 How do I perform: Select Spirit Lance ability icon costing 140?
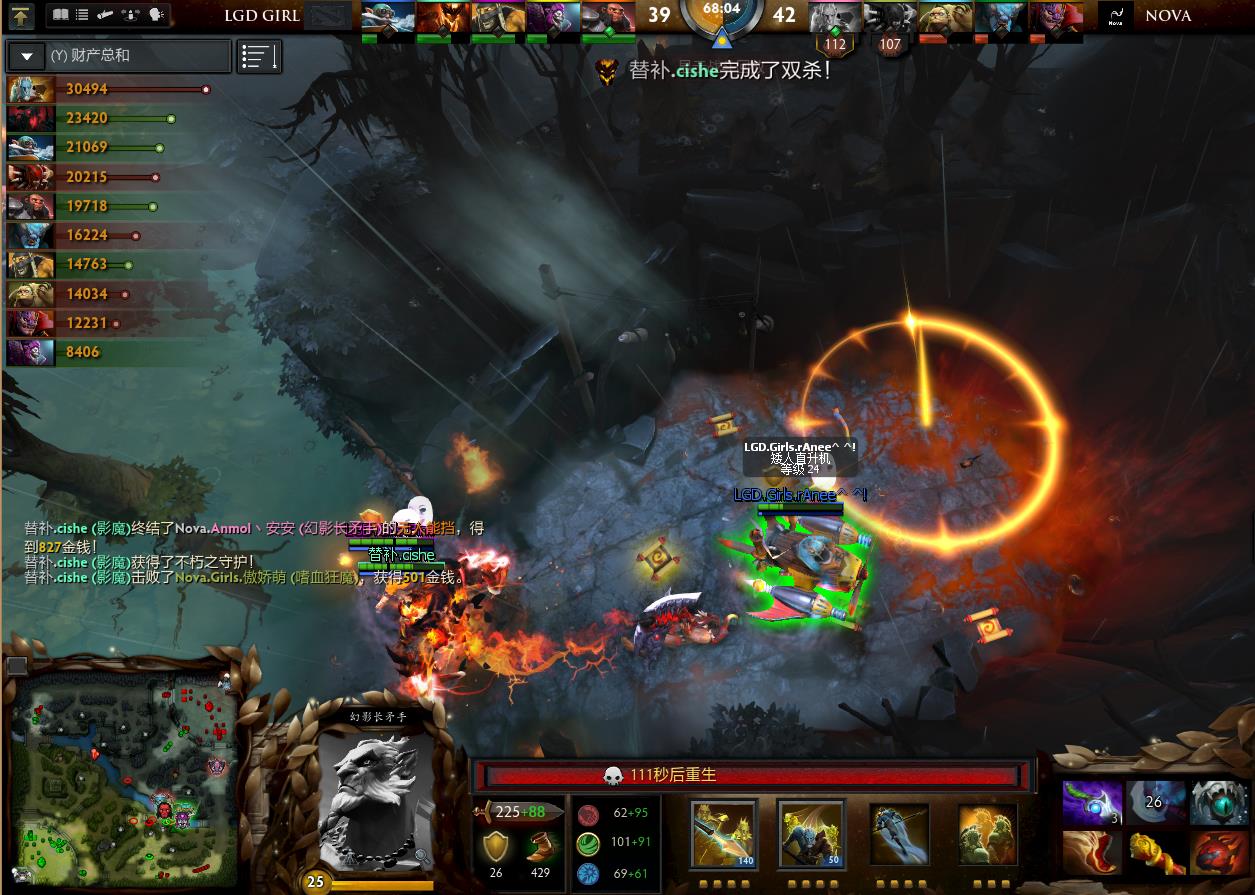[x=723, y=834]
